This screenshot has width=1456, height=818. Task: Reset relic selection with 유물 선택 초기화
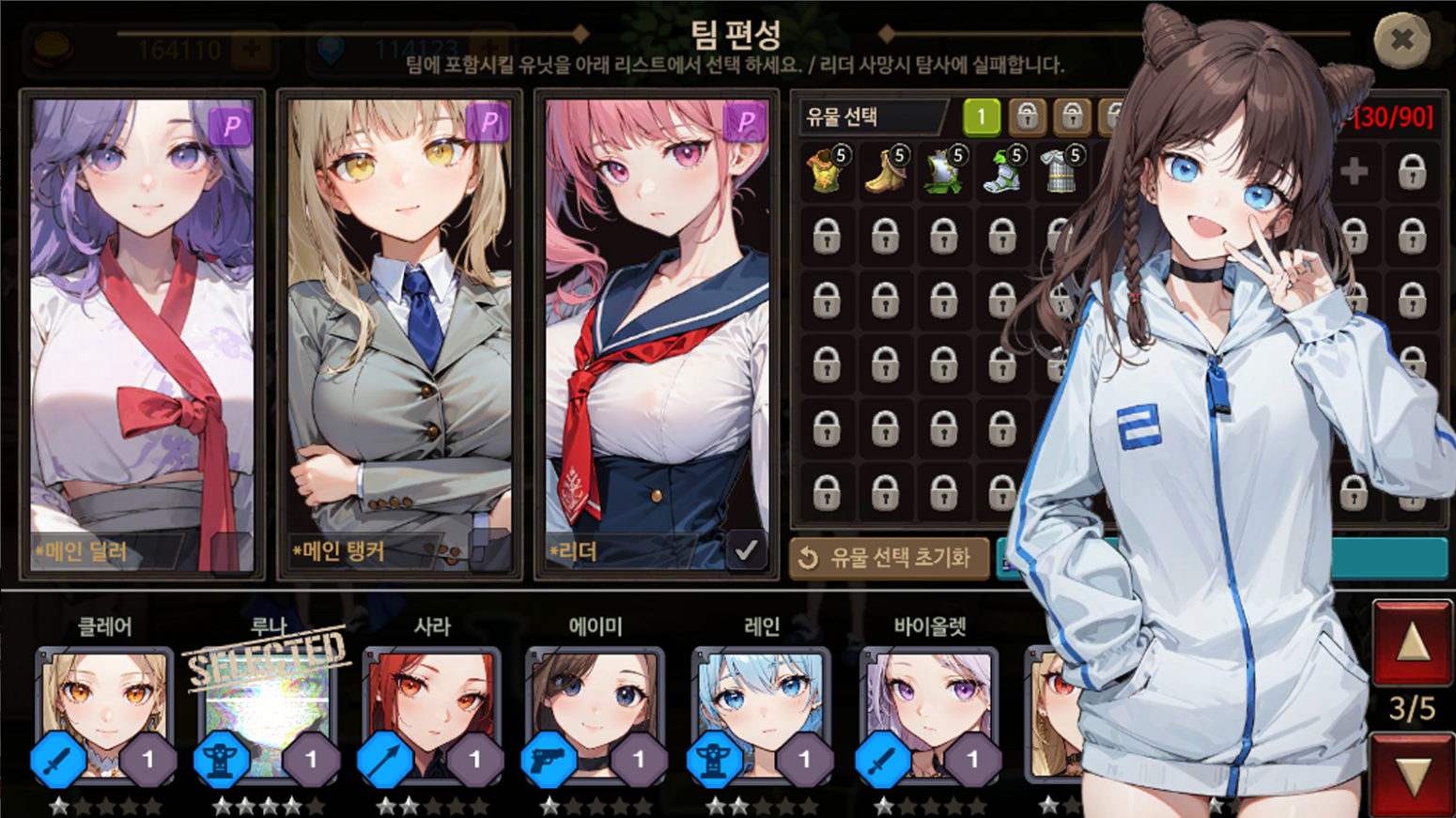pyautogui.click(x=888, y=558)
